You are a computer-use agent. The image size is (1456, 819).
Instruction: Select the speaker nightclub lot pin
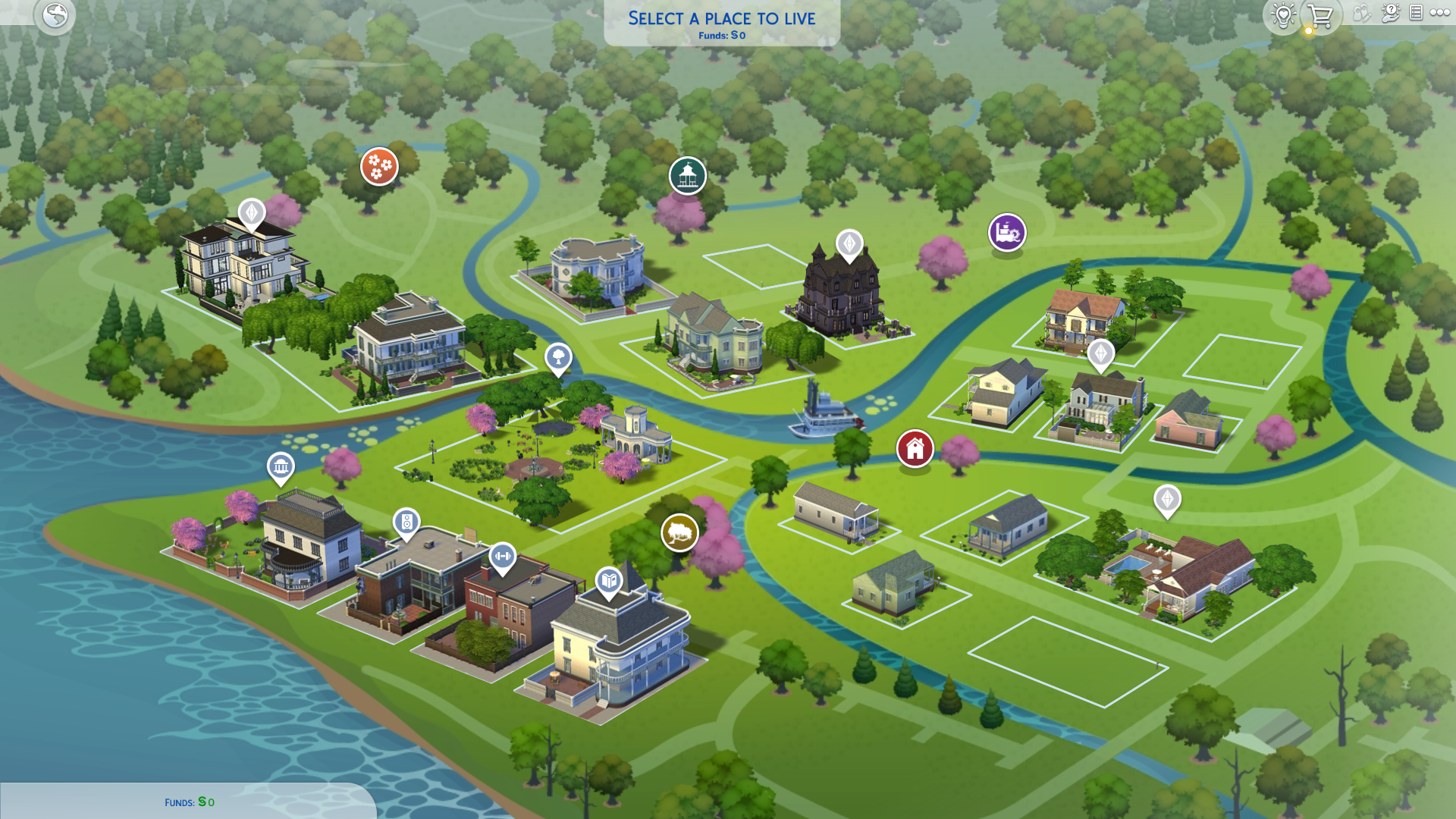pyautogui.click(x=406, y=522)
